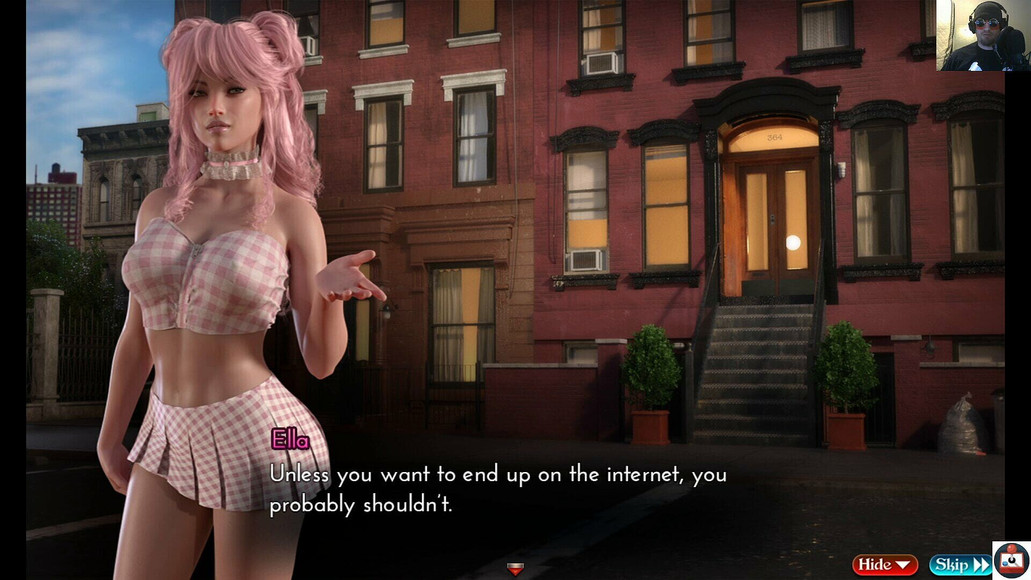Advance dialogue using the red arrow indicator
Screen dimensions: 1031x580
coord(515,569)
